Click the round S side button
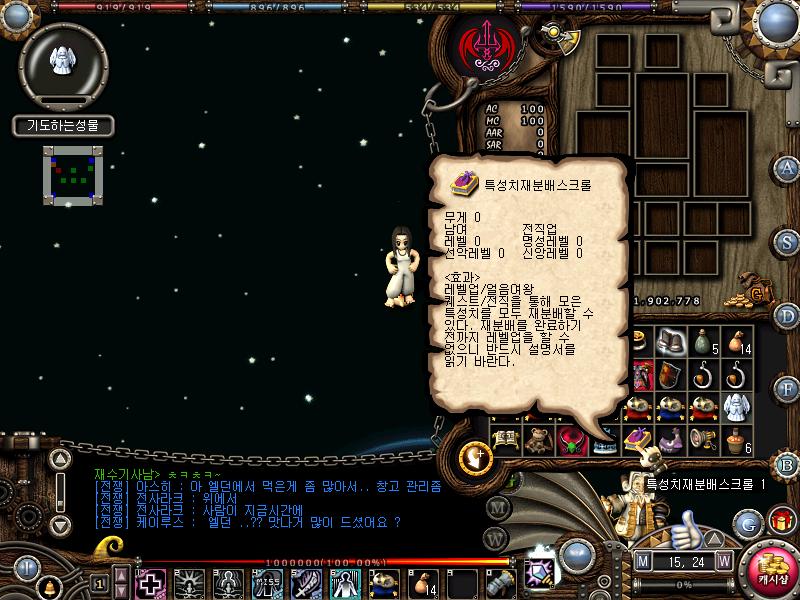 click(787, 241)
